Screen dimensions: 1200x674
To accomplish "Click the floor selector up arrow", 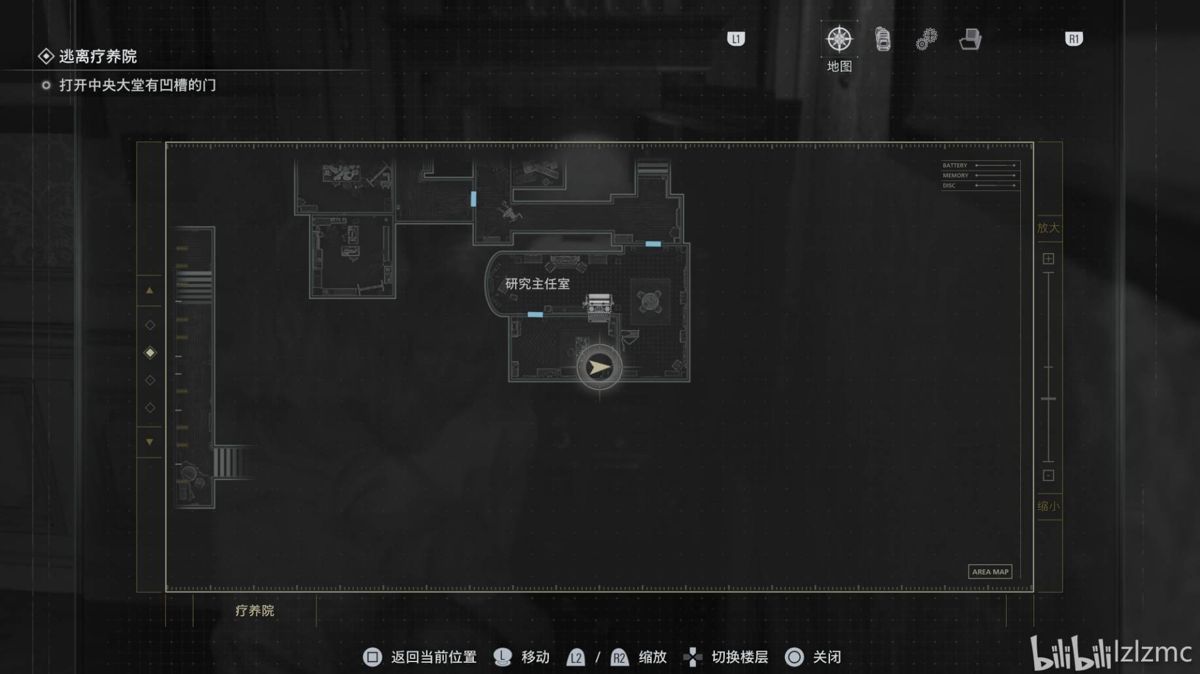I will [x=150, y=290].
